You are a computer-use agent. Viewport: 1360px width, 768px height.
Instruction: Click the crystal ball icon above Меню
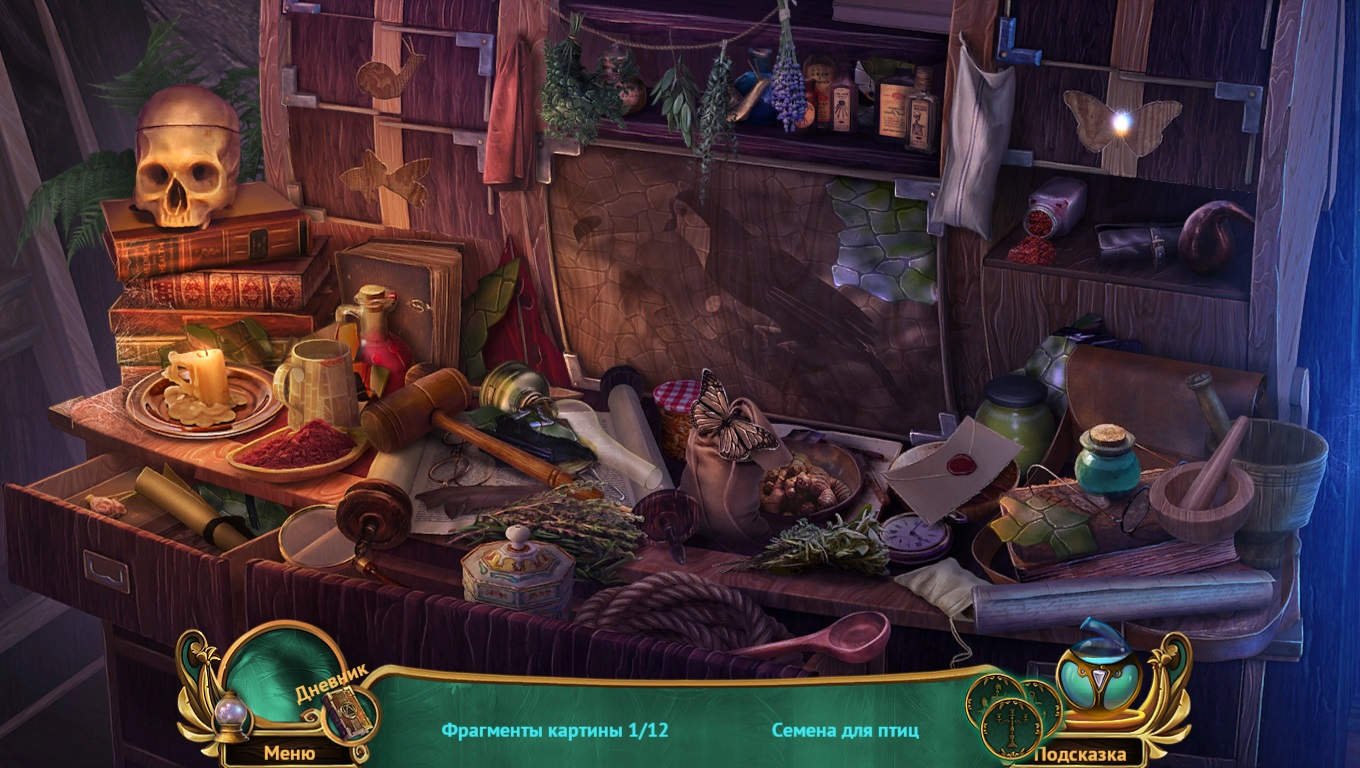click(232, 716)
